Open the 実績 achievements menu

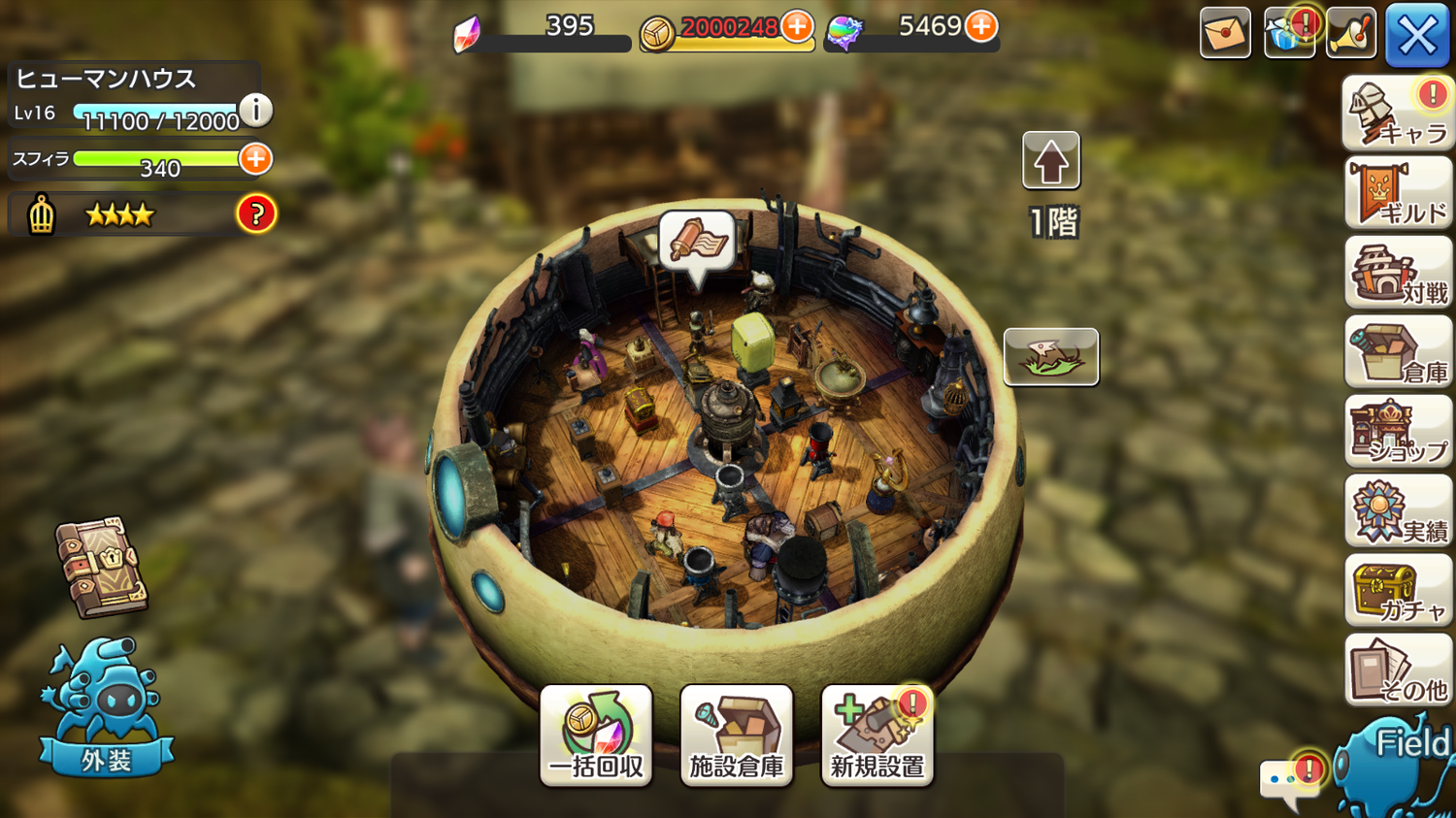[x=1398, y=512]
